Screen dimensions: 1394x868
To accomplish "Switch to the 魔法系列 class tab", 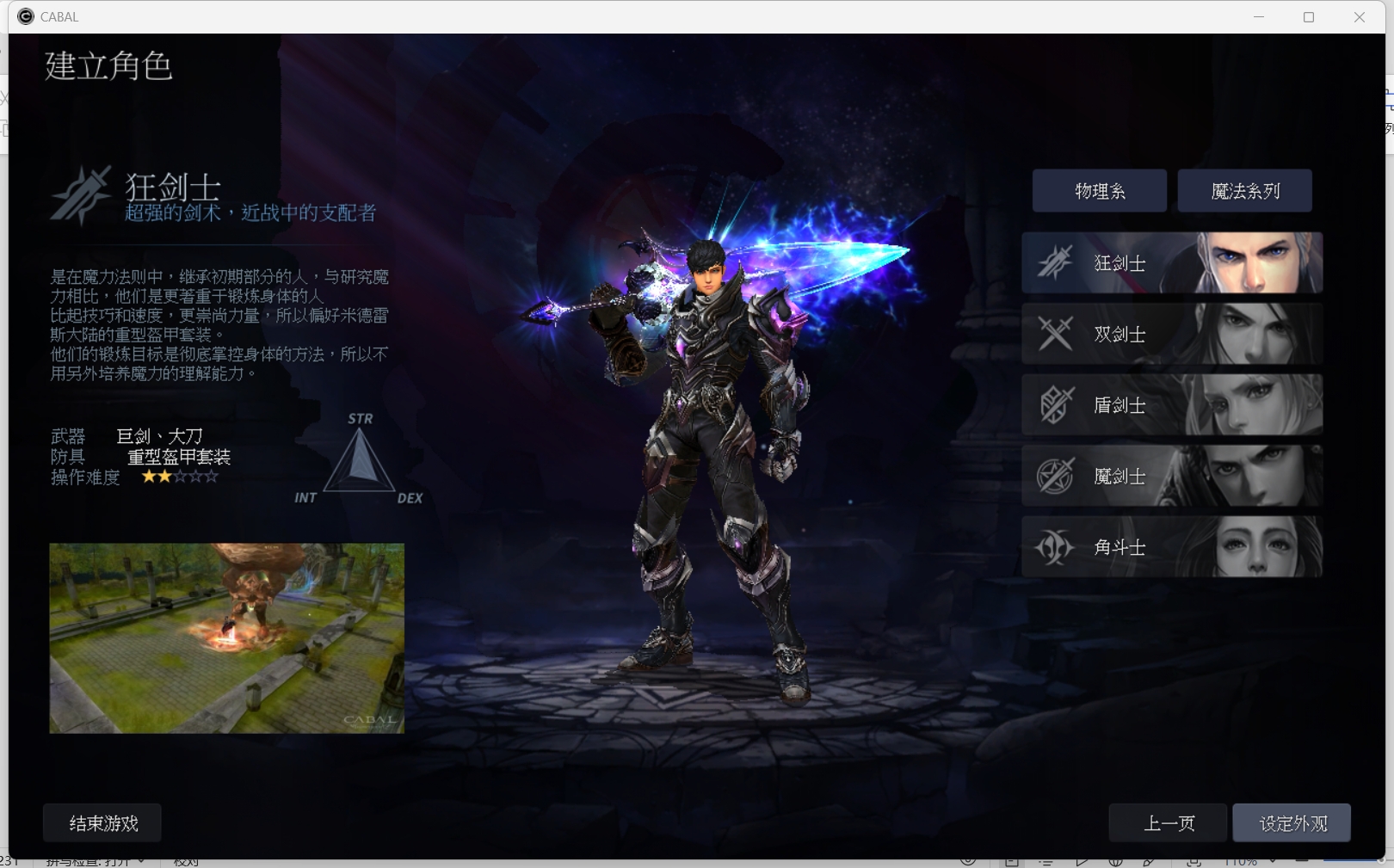I will [x=1244, y=191].
